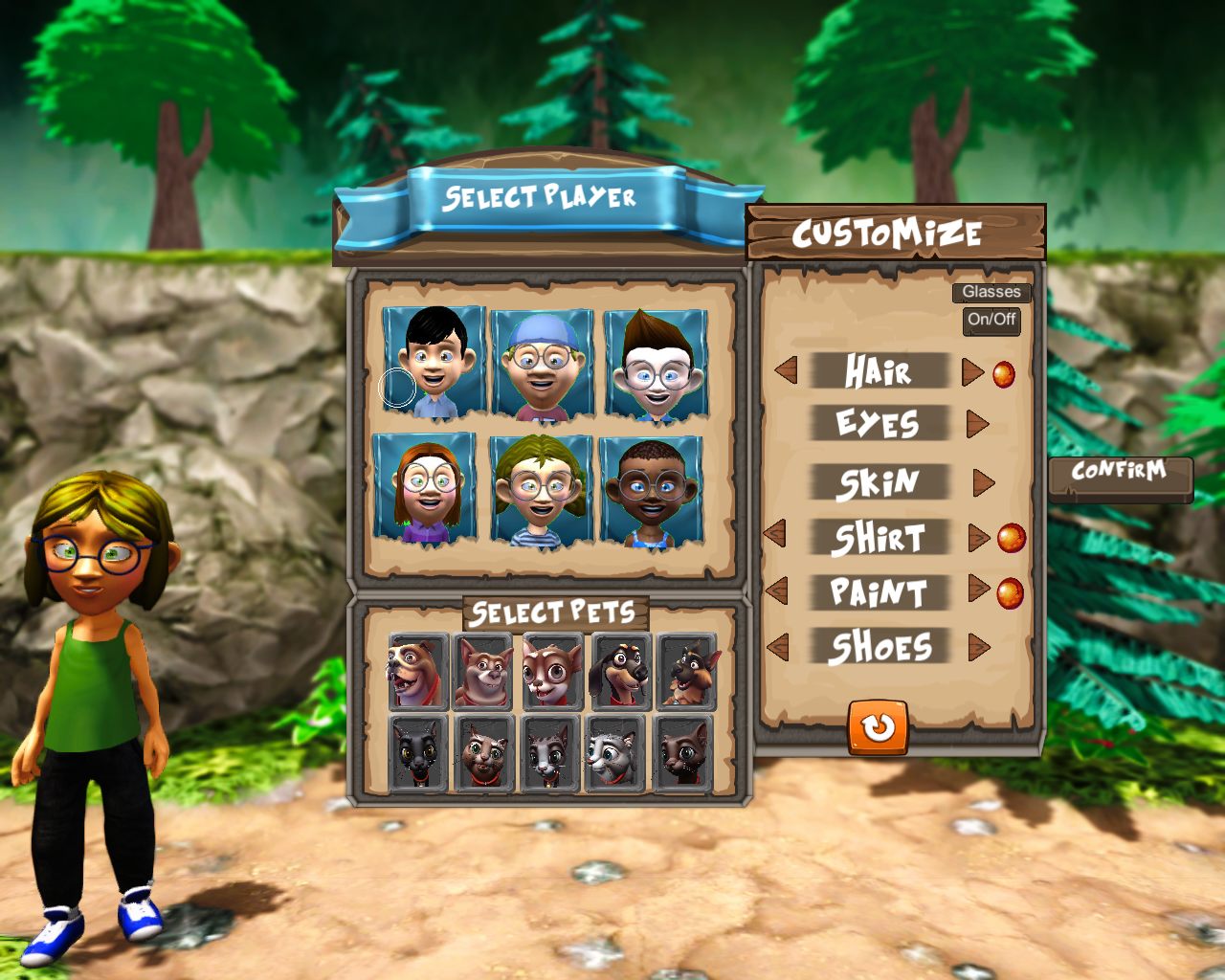Select the black-haired boy player portrait

click(x=434, y=362)
